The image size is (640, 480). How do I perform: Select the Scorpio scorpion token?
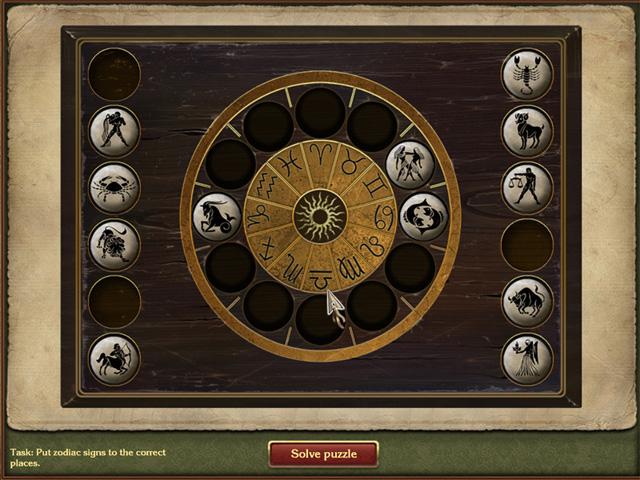click(527, 74)
